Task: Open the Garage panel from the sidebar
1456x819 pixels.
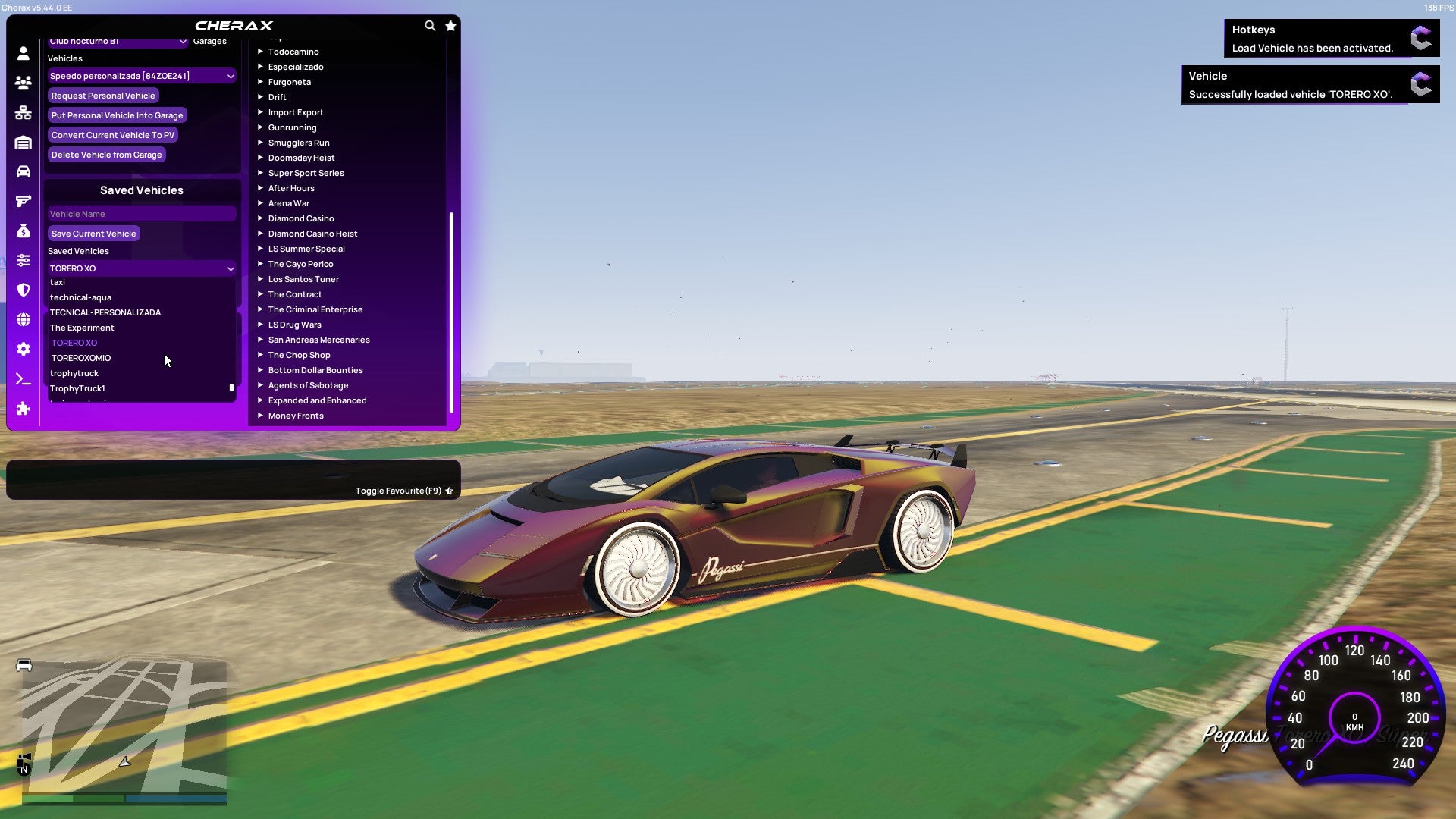Action: (x=23, y=142)
